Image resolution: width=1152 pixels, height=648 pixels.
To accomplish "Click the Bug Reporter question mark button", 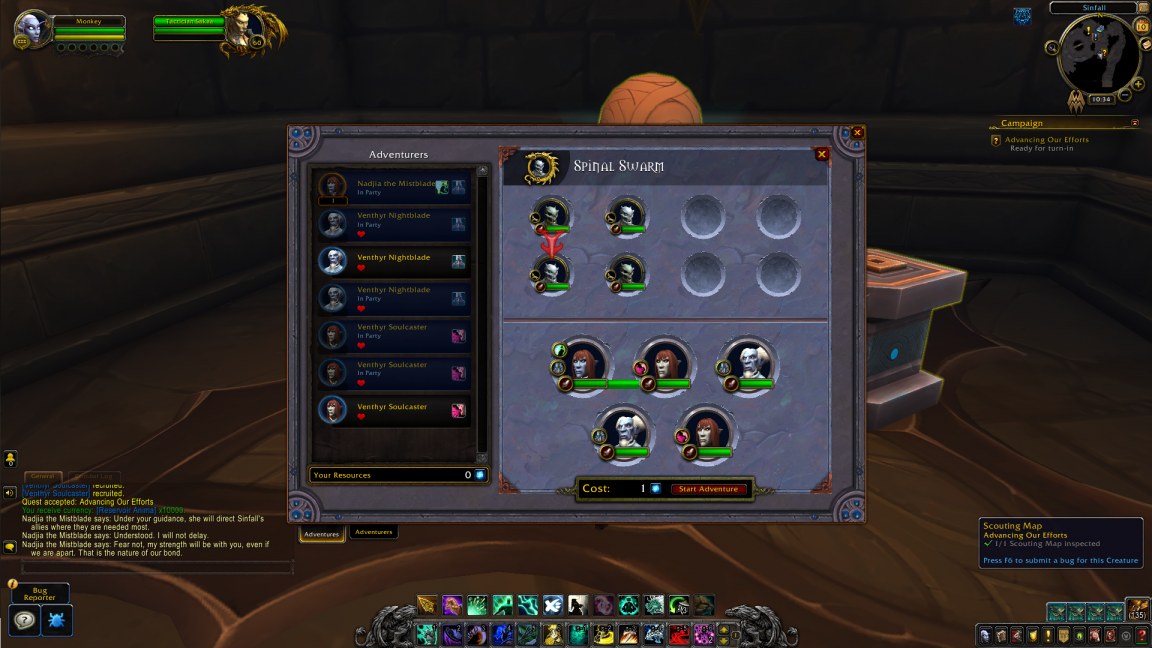I will pos(25,621).
